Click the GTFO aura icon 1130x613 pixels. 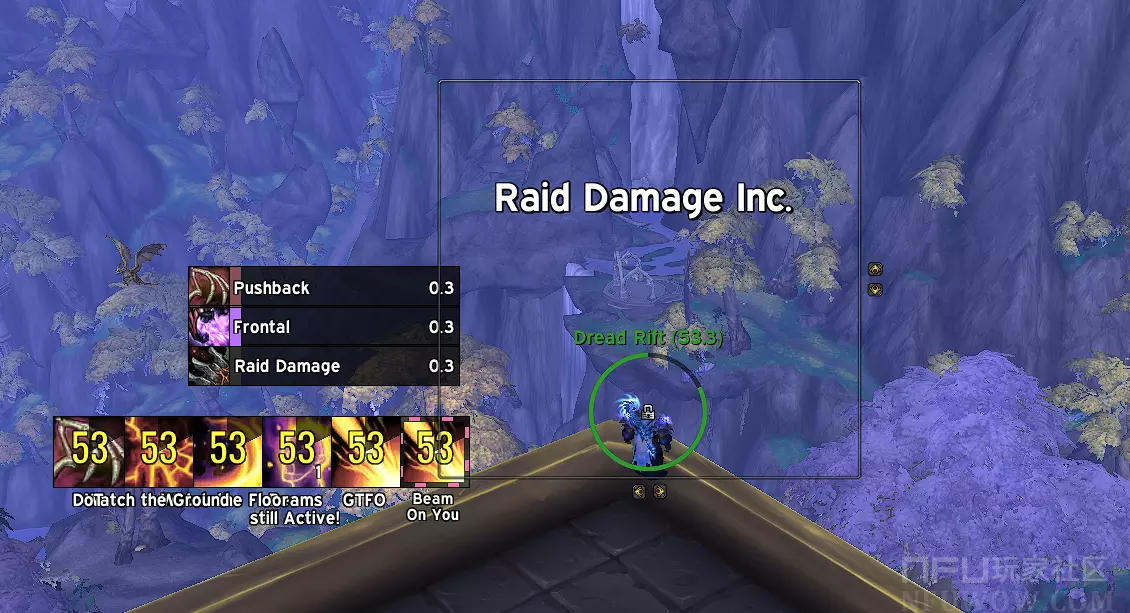point(366,451)
